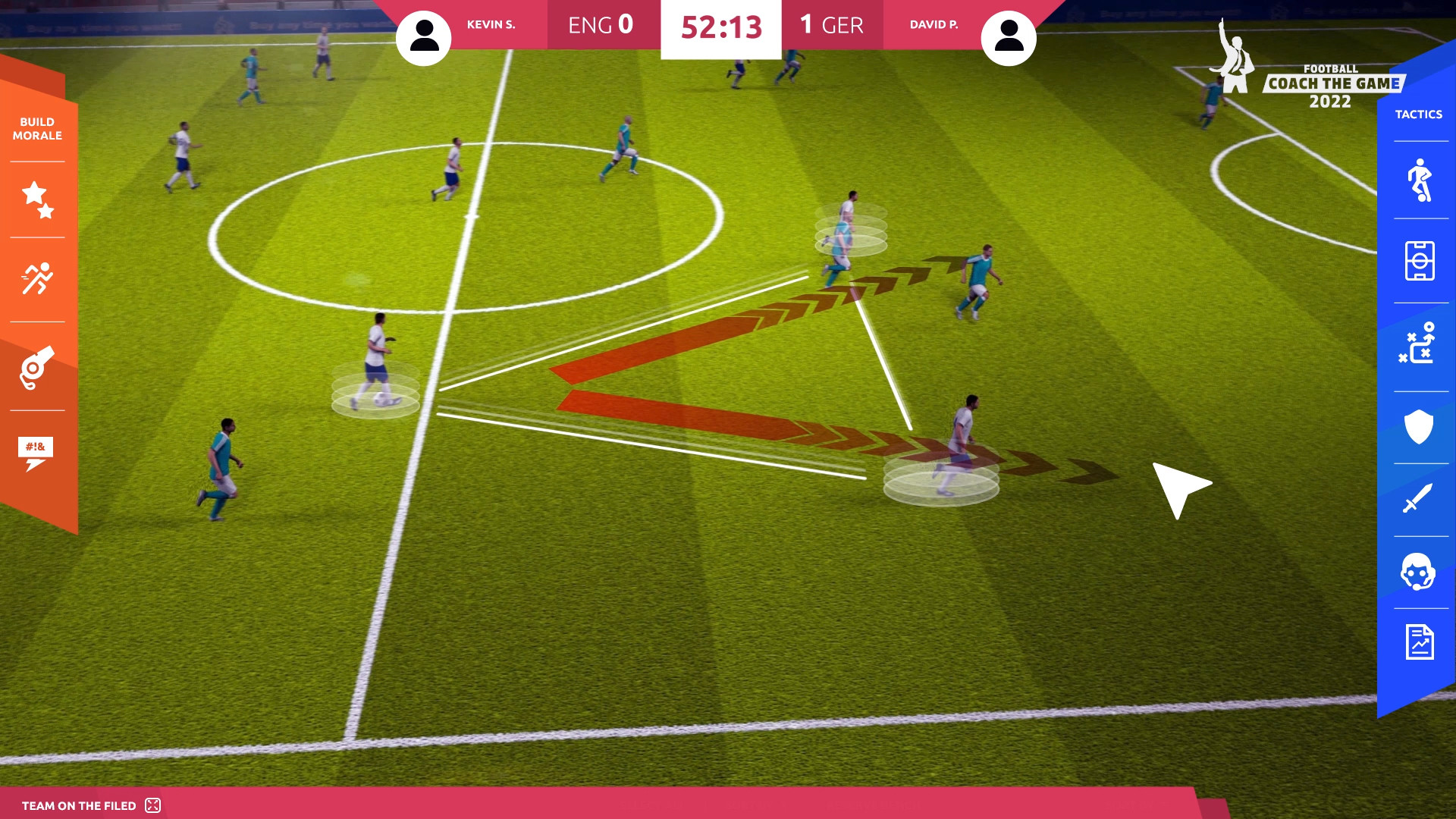Open the pitch formation icon in Tactics panel

click(x=1421, y=262)
